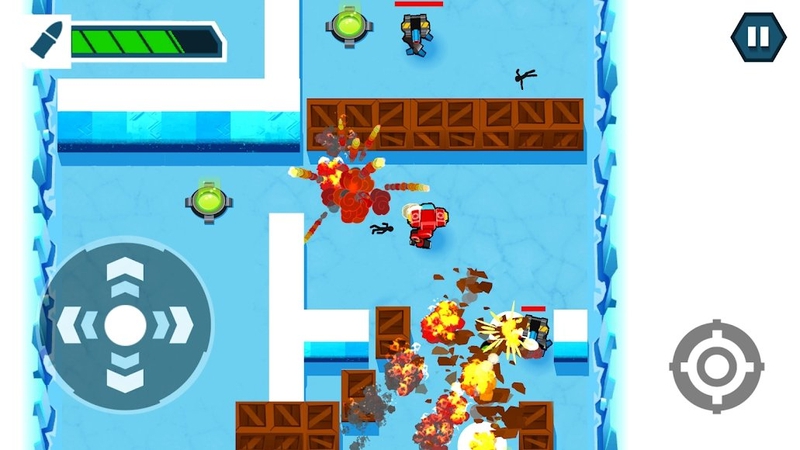Tap the crosshair fire button
Screen dimensions: 800x450
point(716,367)
